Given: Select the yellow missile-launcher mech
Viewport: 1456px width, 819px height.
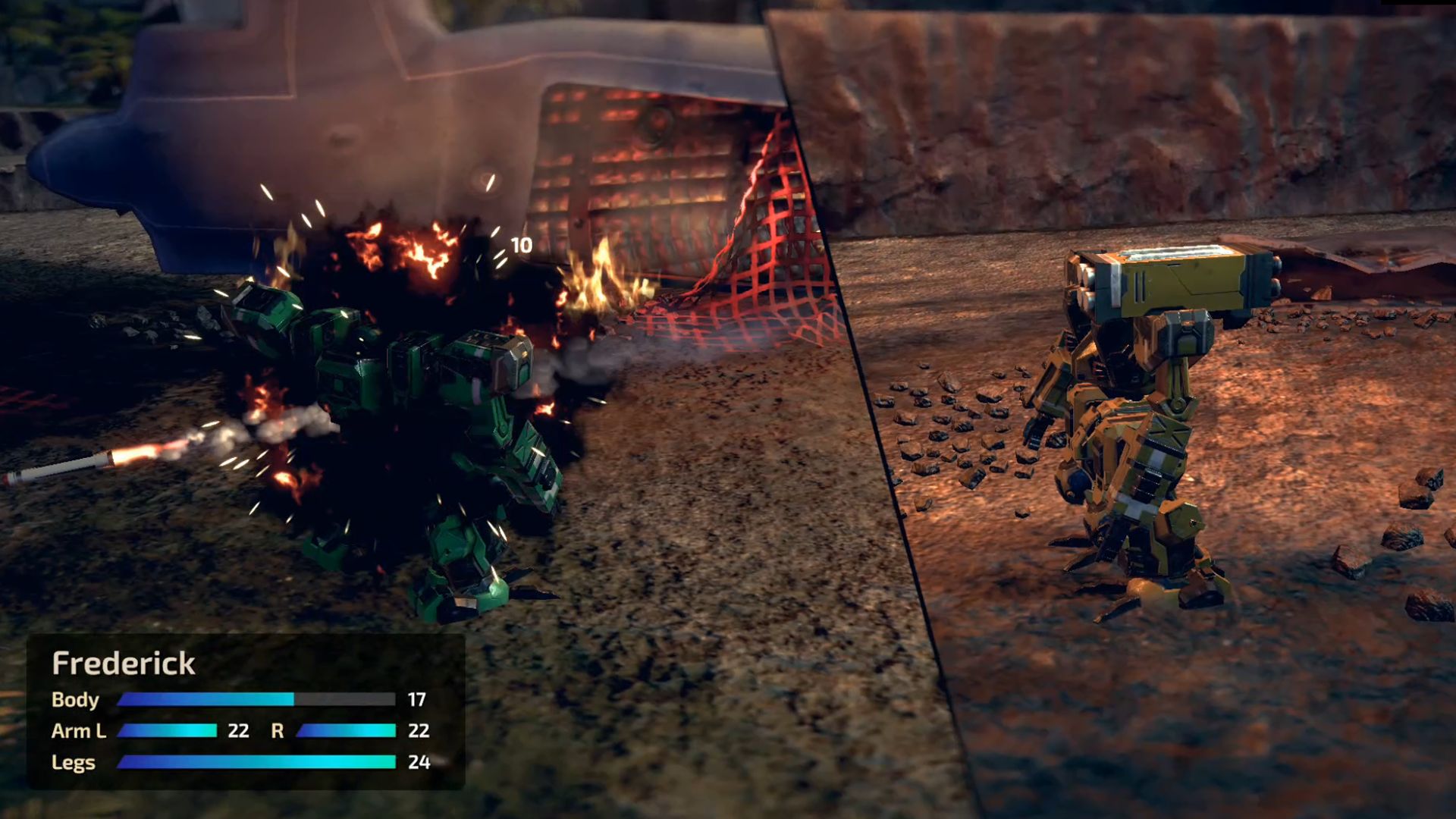Looking at the screenshot, I should (x=1130, y=432).
